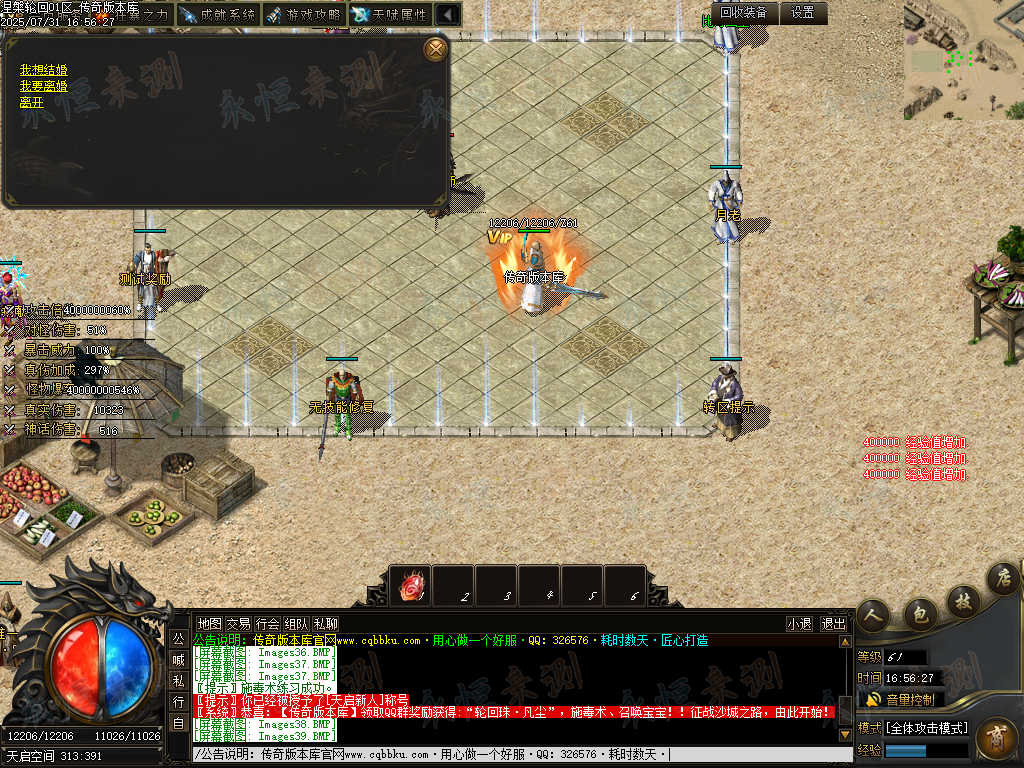Open the 天赋属性 talent attributes panel
Image resolution: width=1024 pixels, height=768 pixels.
389,15
